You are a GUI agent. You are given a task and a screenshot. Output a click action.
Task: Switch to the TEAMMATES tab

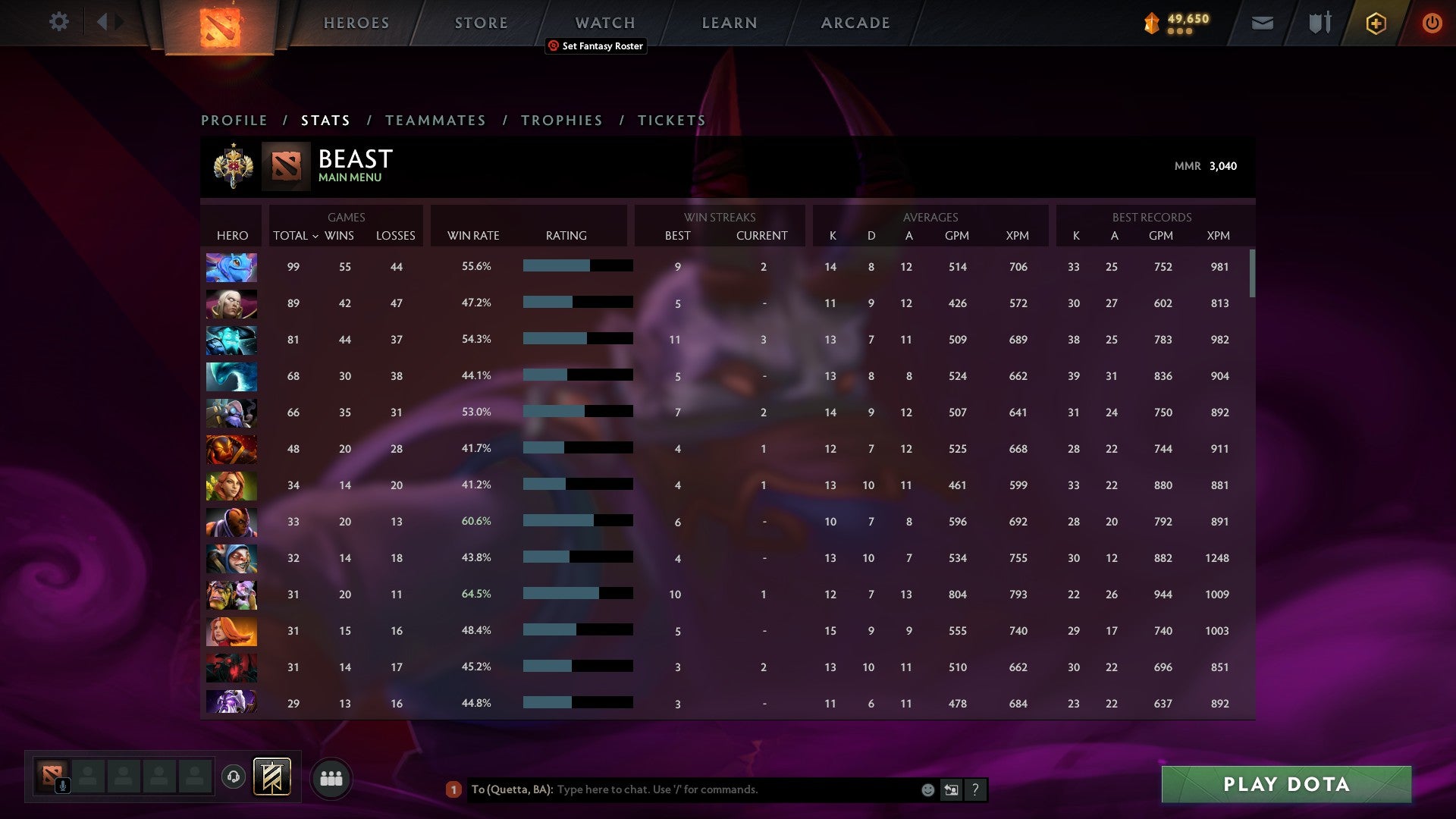(x=436, y=120)
